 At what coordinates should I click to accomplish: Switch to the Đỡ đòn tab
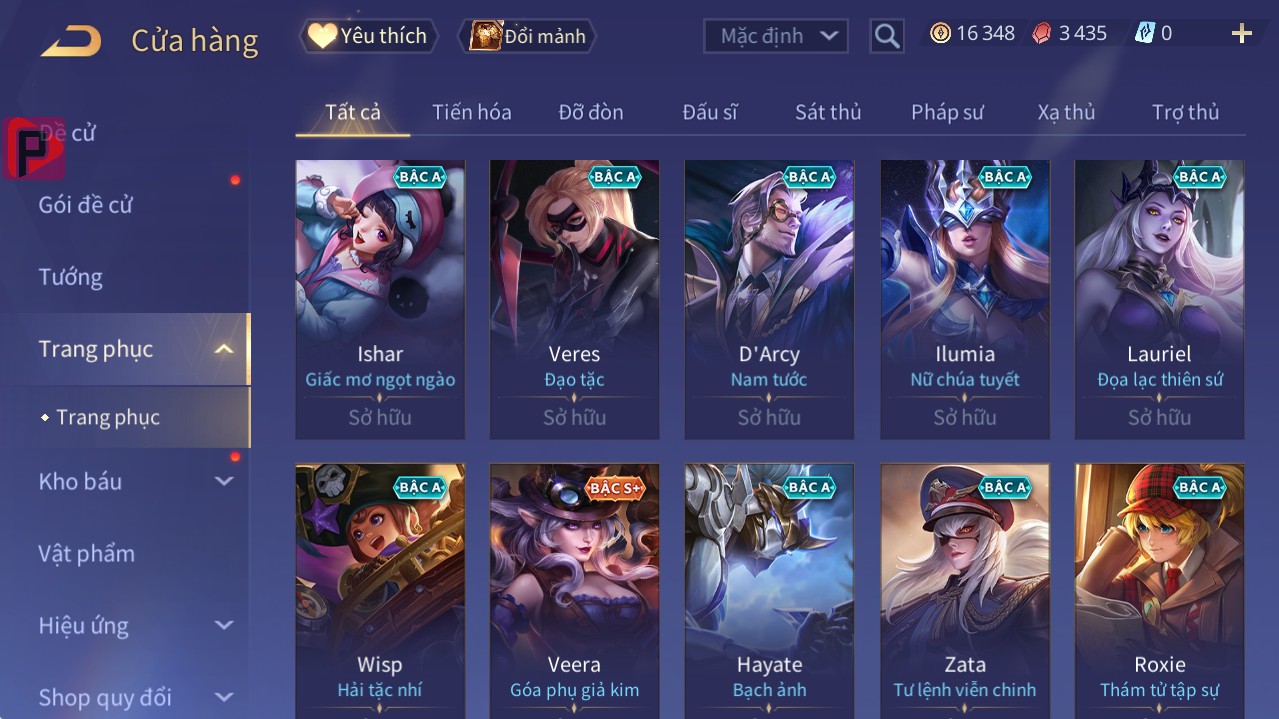pyautogui.click(x=590, y=112)
